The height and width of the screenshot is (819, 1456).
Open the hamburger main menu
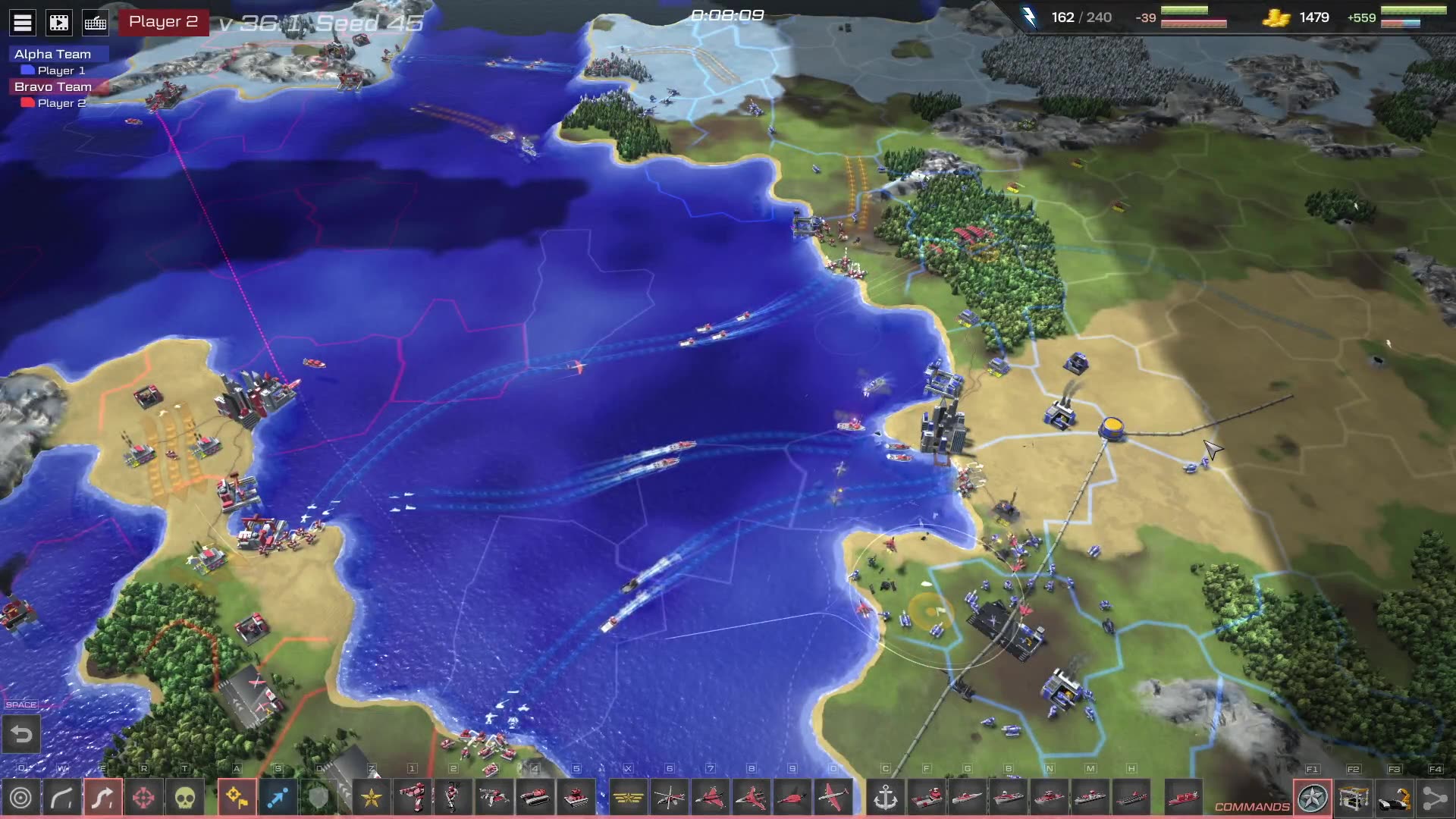click(x=23, y=23)
